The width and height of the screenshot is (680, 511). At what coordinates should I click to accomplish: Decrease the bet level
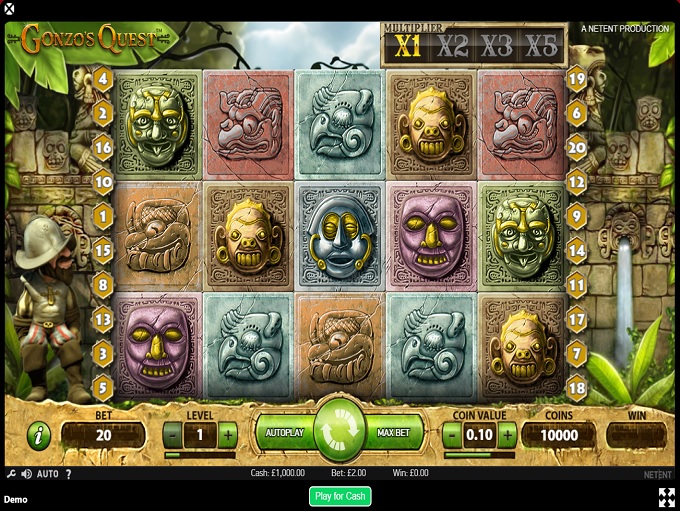tap(173, 435)
